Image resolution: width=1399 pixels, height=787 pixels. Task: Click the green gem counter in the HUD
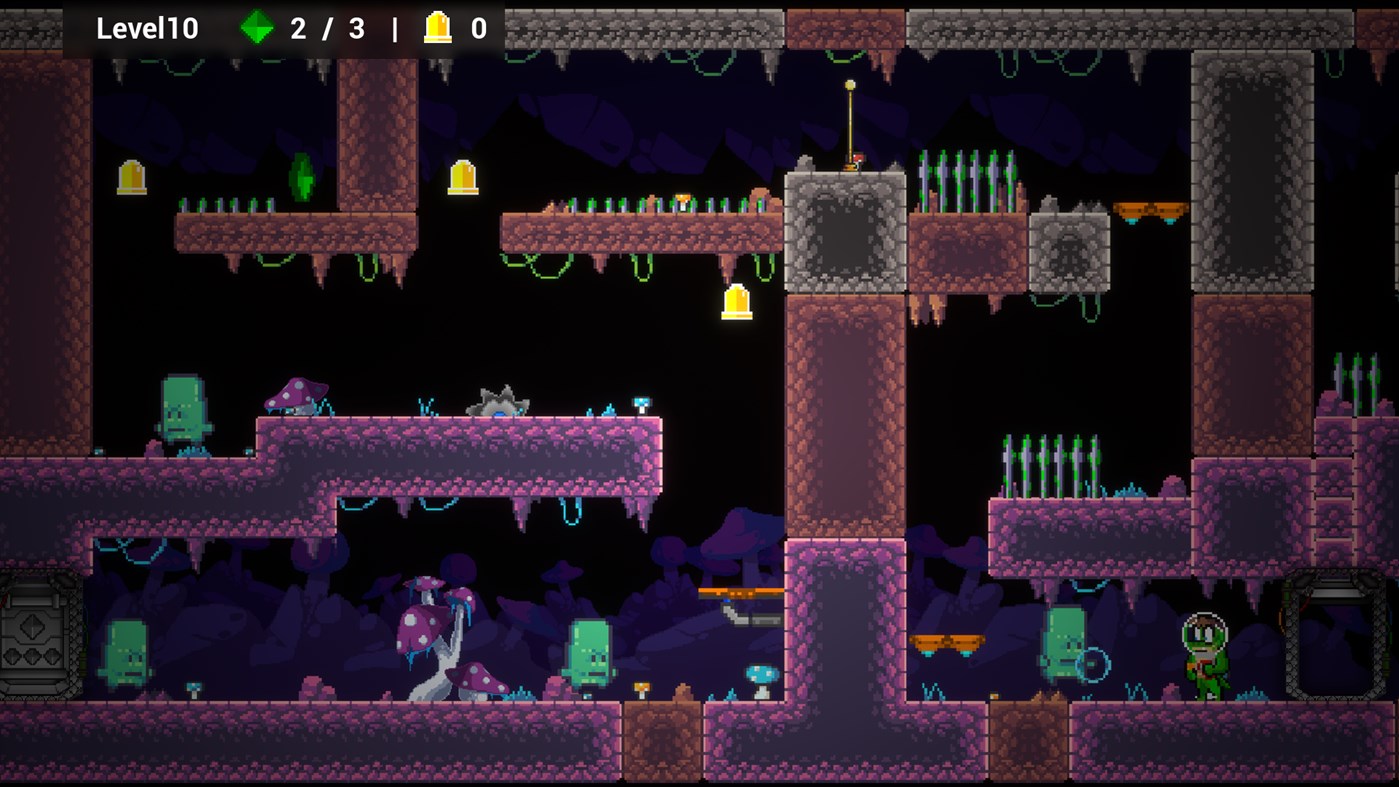click(x=259, y=28)
